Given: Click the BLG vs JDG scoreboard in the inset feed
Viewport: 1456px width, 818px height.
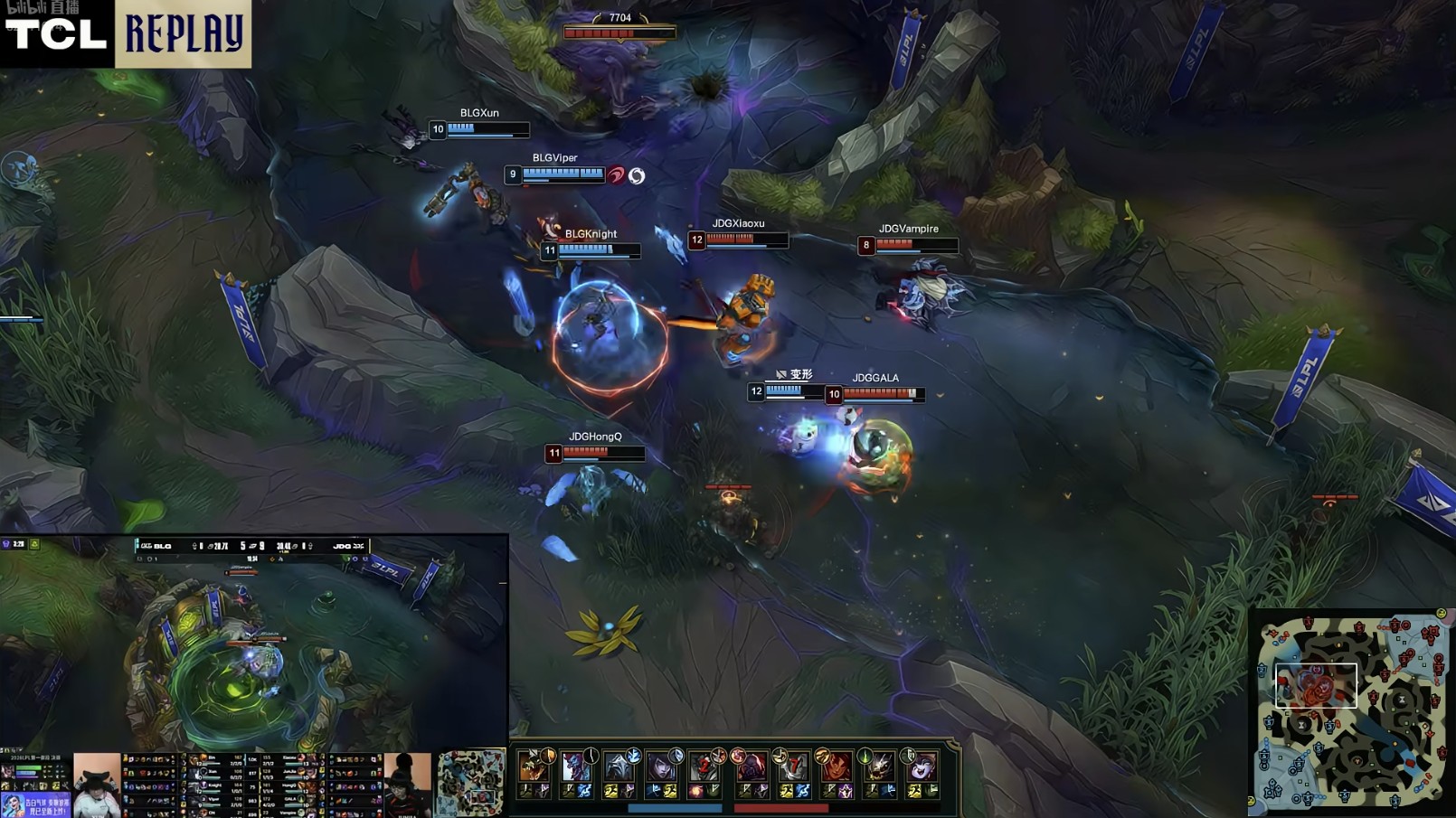Looking at the screenshot, I should 251,546.
